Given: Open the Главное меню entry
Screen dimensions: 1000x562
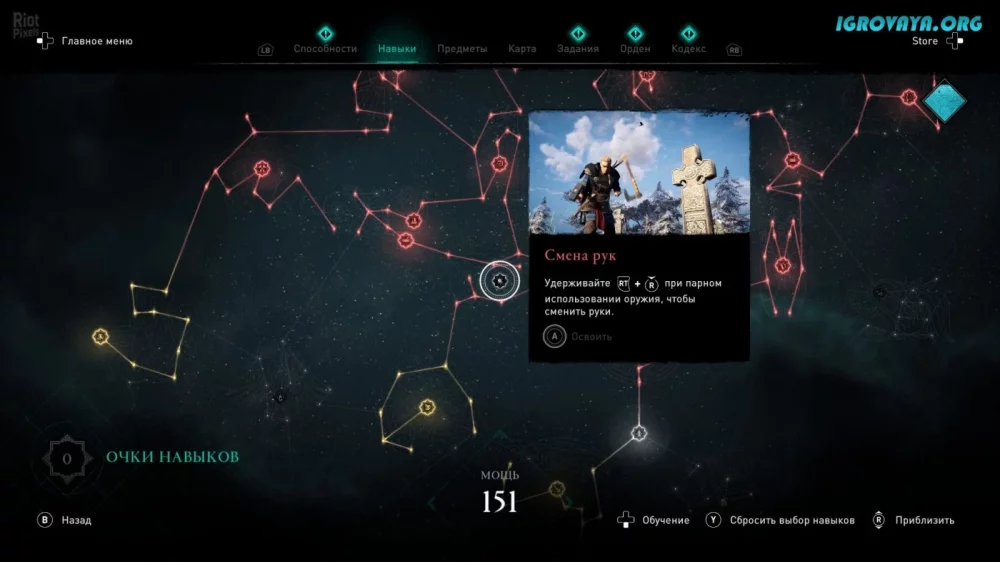Looking at the screenshot, I should (x=96, y=42).
